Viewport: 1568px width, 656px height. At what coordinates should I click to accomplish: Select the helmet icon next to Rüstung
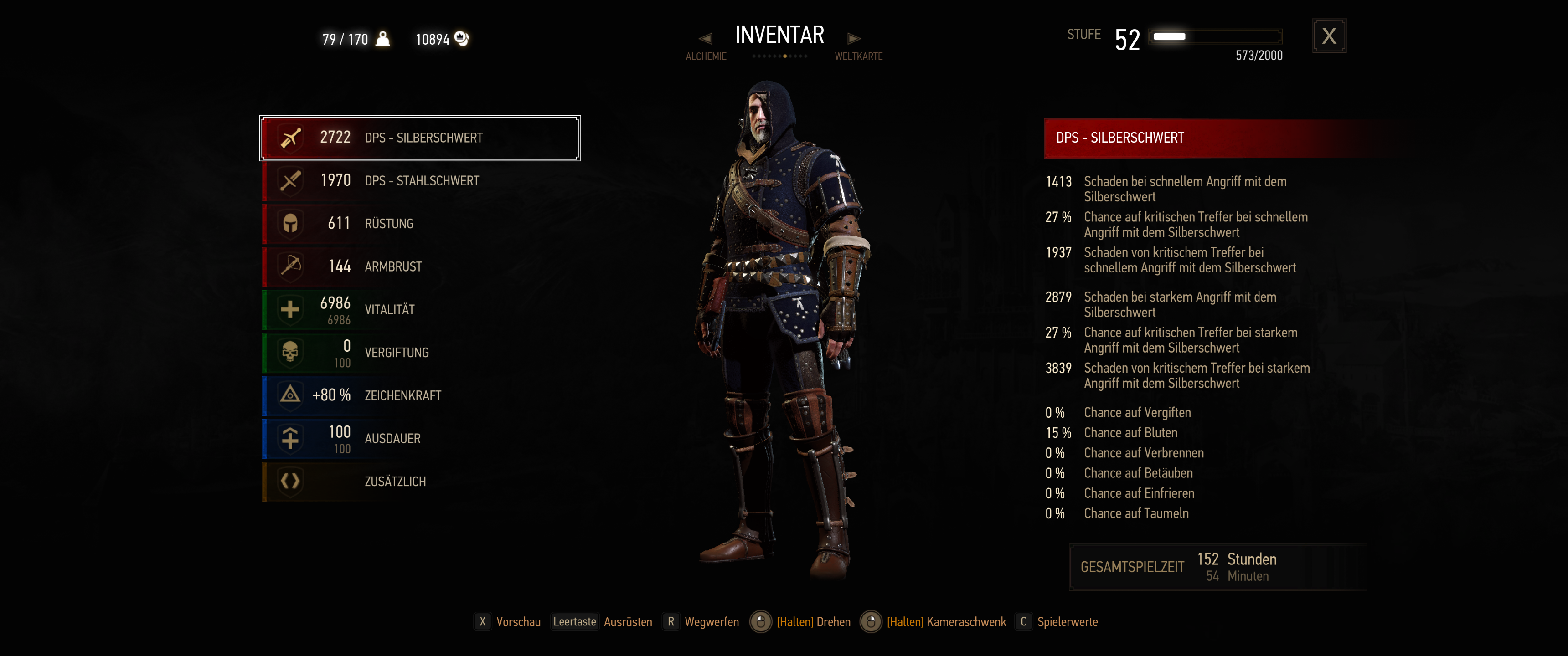coord(291,223)
